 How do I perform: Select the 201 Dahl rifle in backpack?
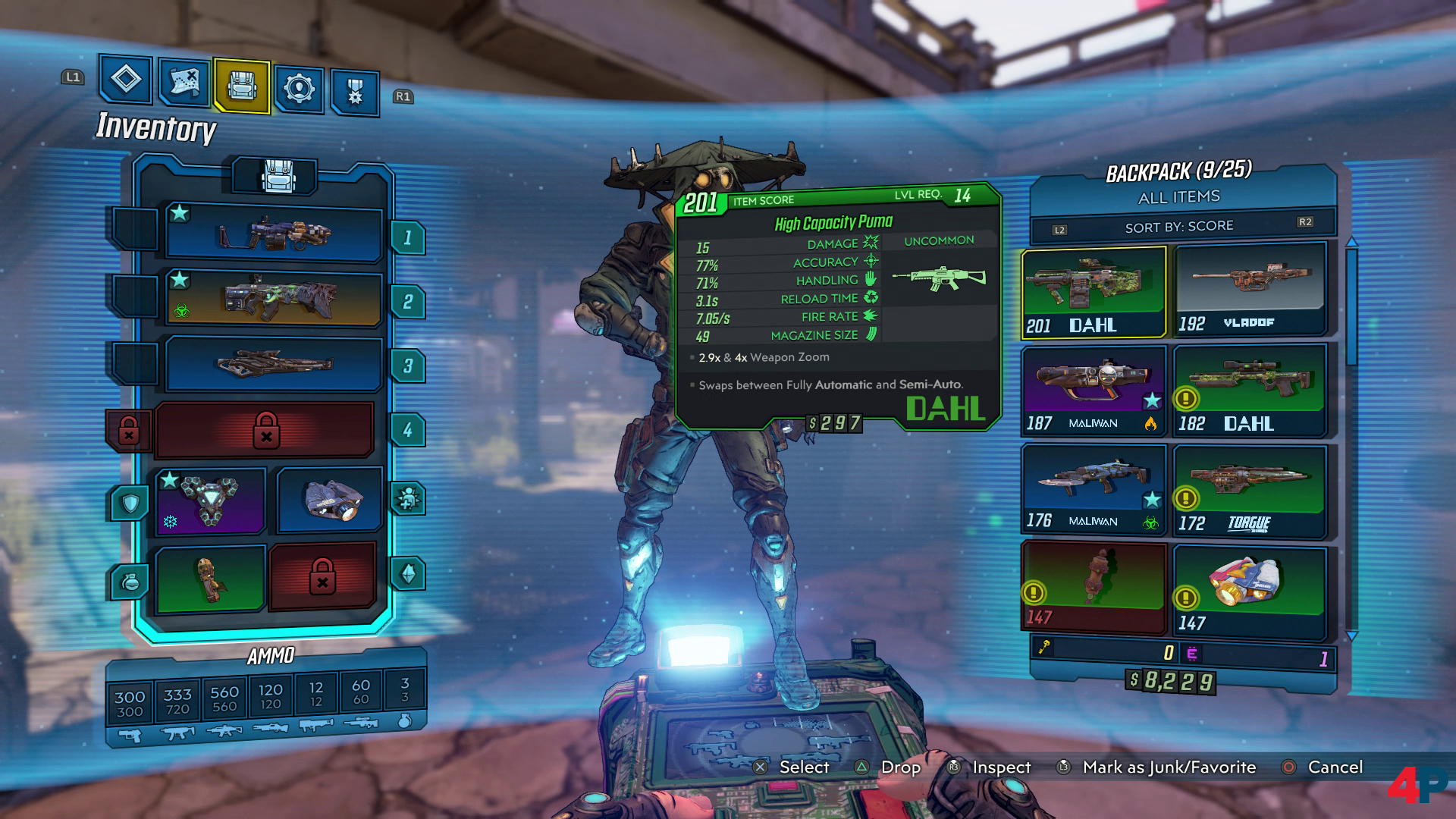point(1093,292)
